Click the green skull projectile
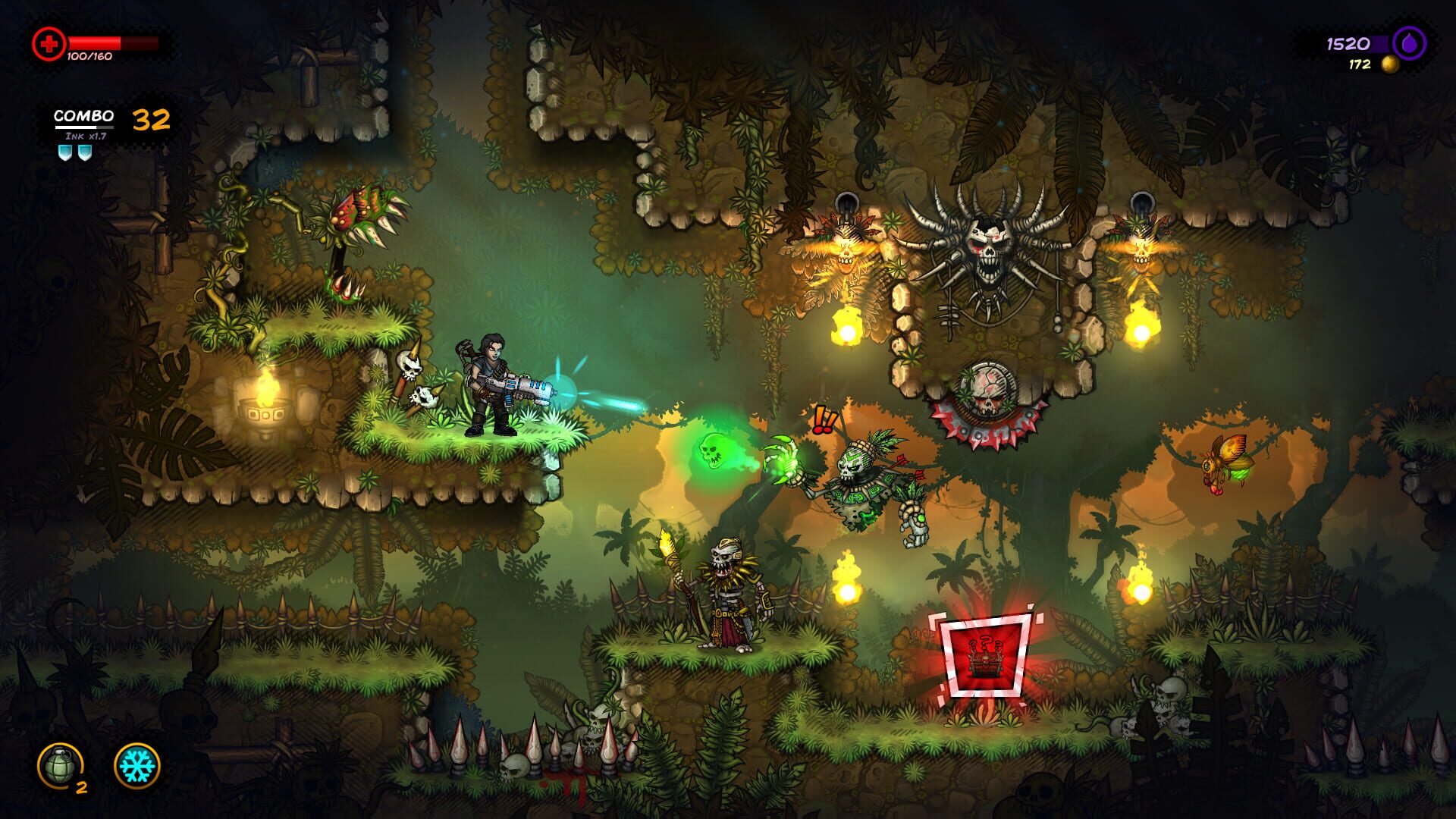Screen dimensions: 1456x819 coord(711,453)
